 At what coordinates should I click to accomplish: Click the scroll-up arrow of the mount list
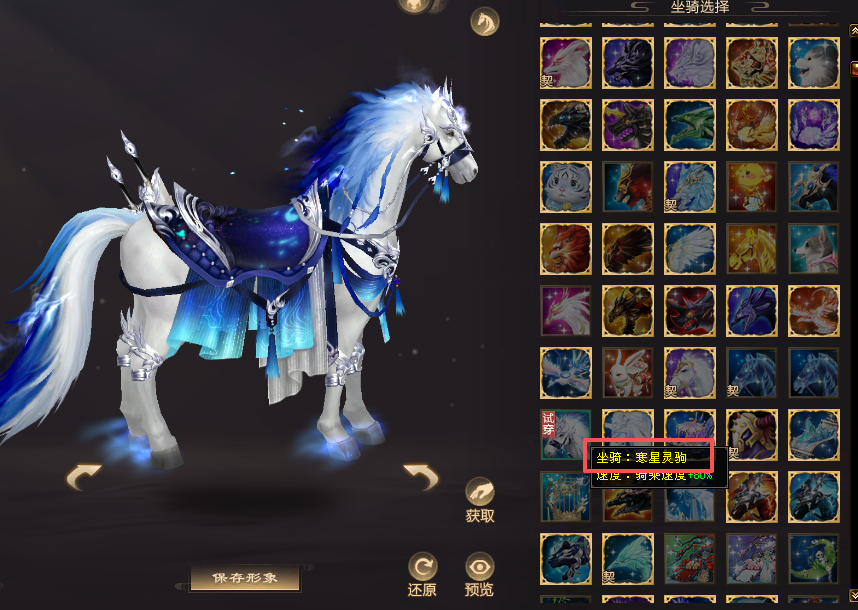tap(853, 31)
